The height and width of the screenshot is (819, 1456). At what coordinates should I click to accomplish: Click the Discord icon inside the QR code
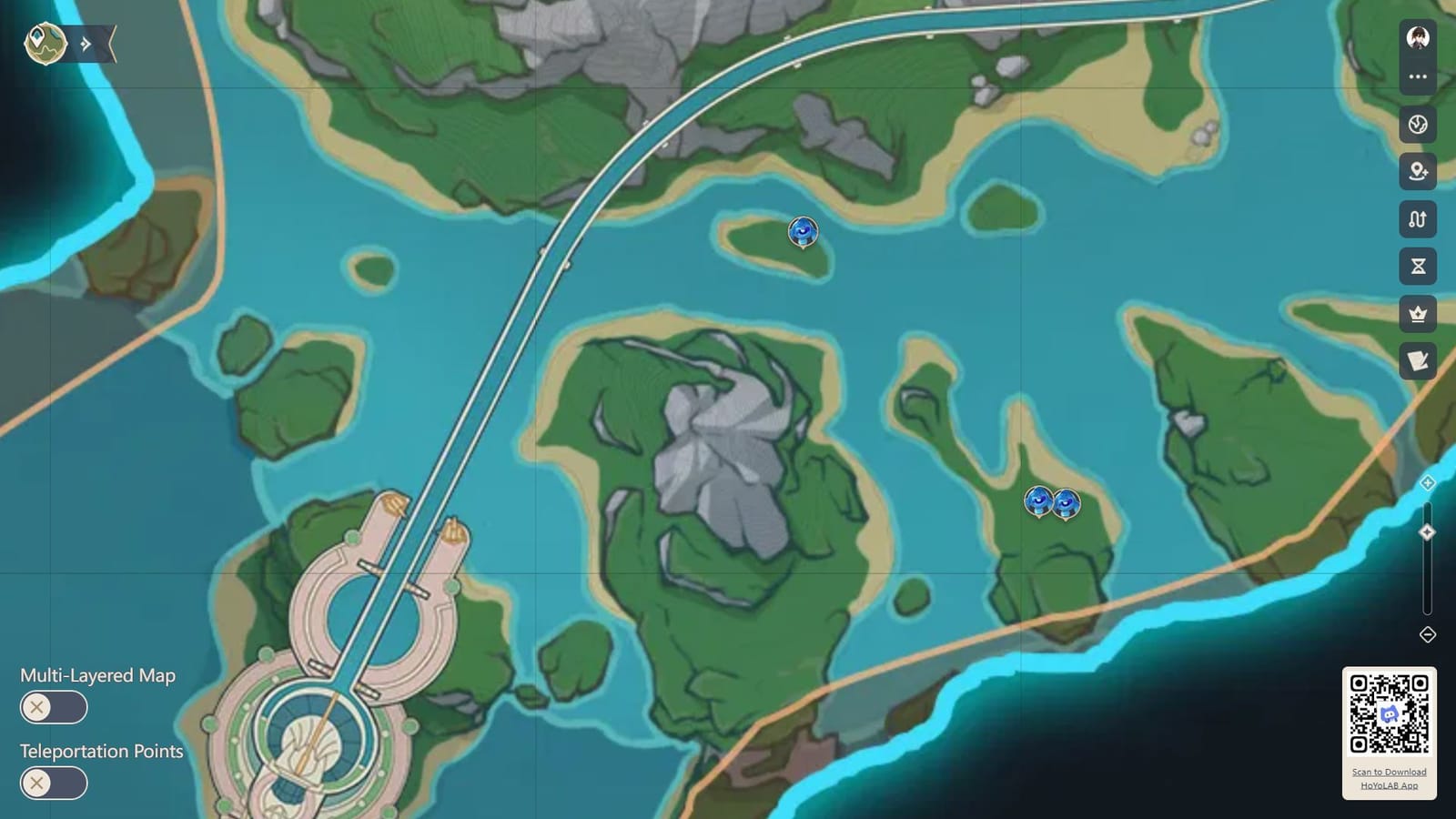tap(1388, 714)
